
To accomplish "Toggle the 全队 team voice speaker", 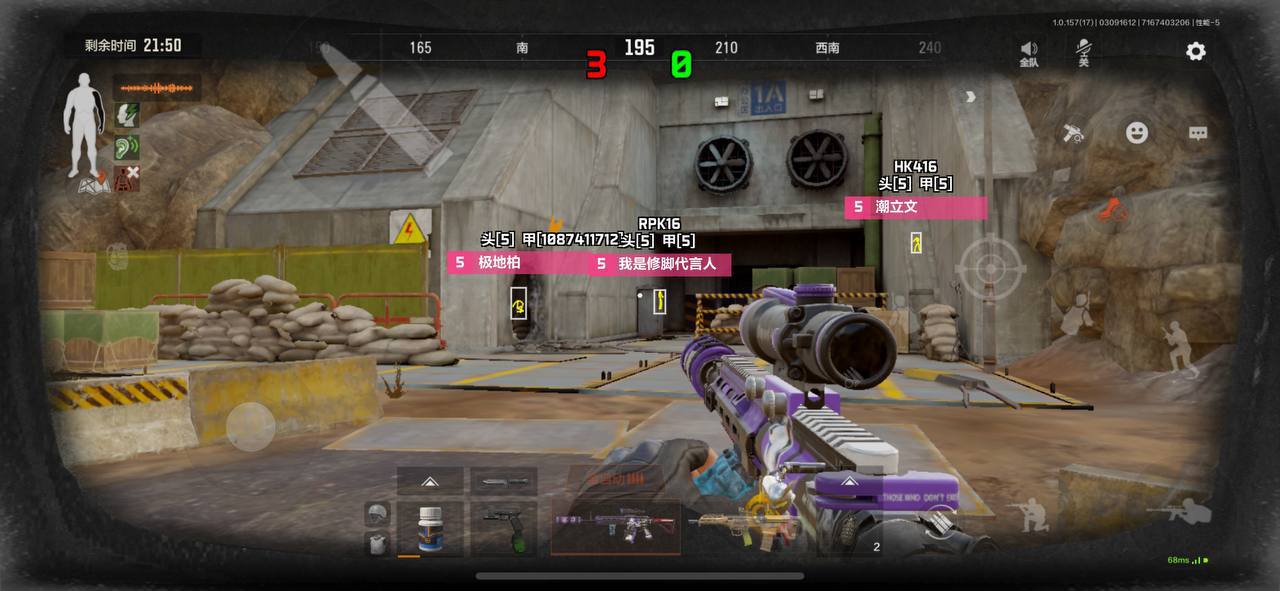I will pyautogui.click(x=1029, y=53).
